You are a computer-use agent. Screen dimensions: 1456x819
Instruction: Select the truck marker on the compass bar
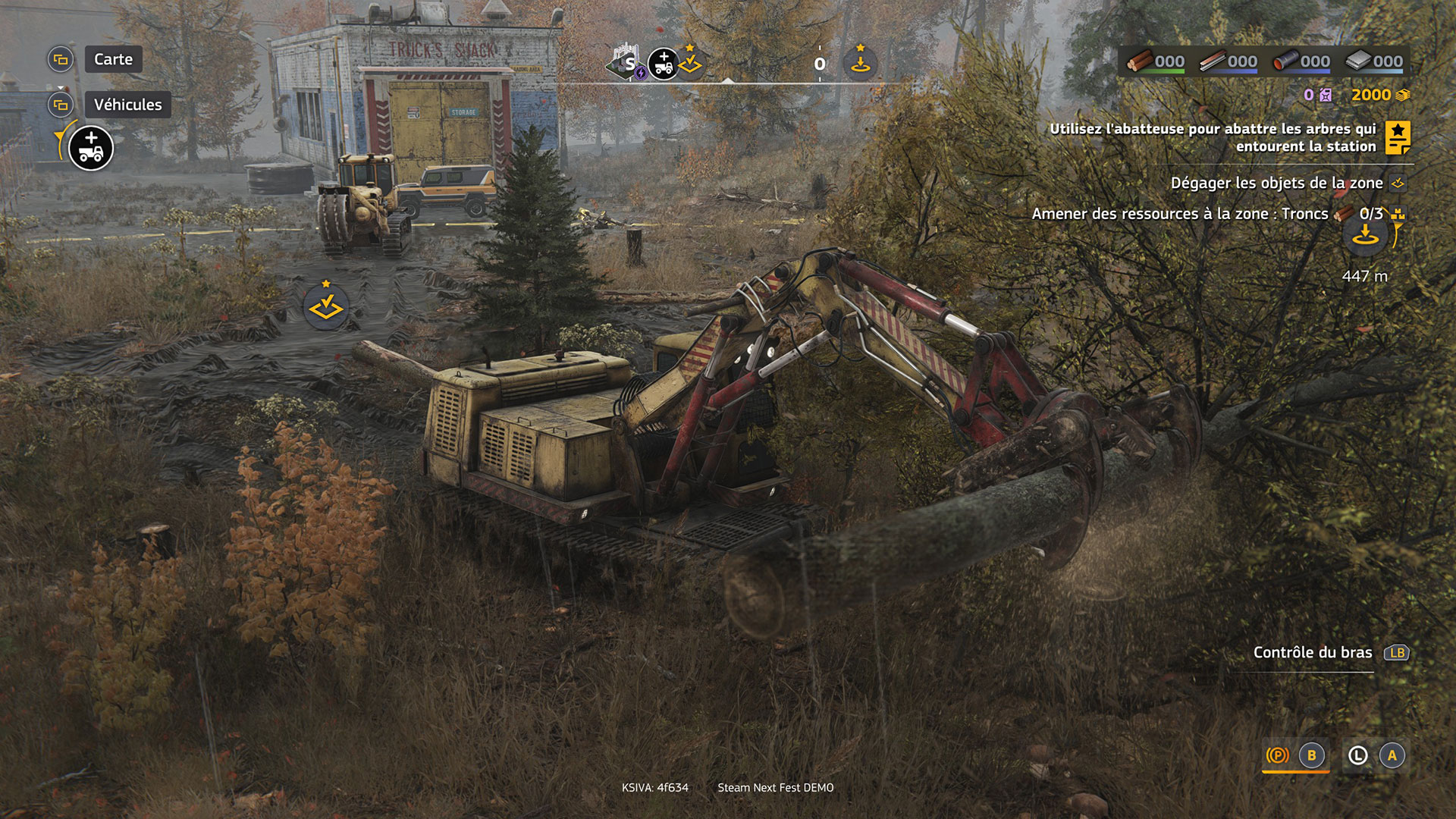tap(664, 64)
